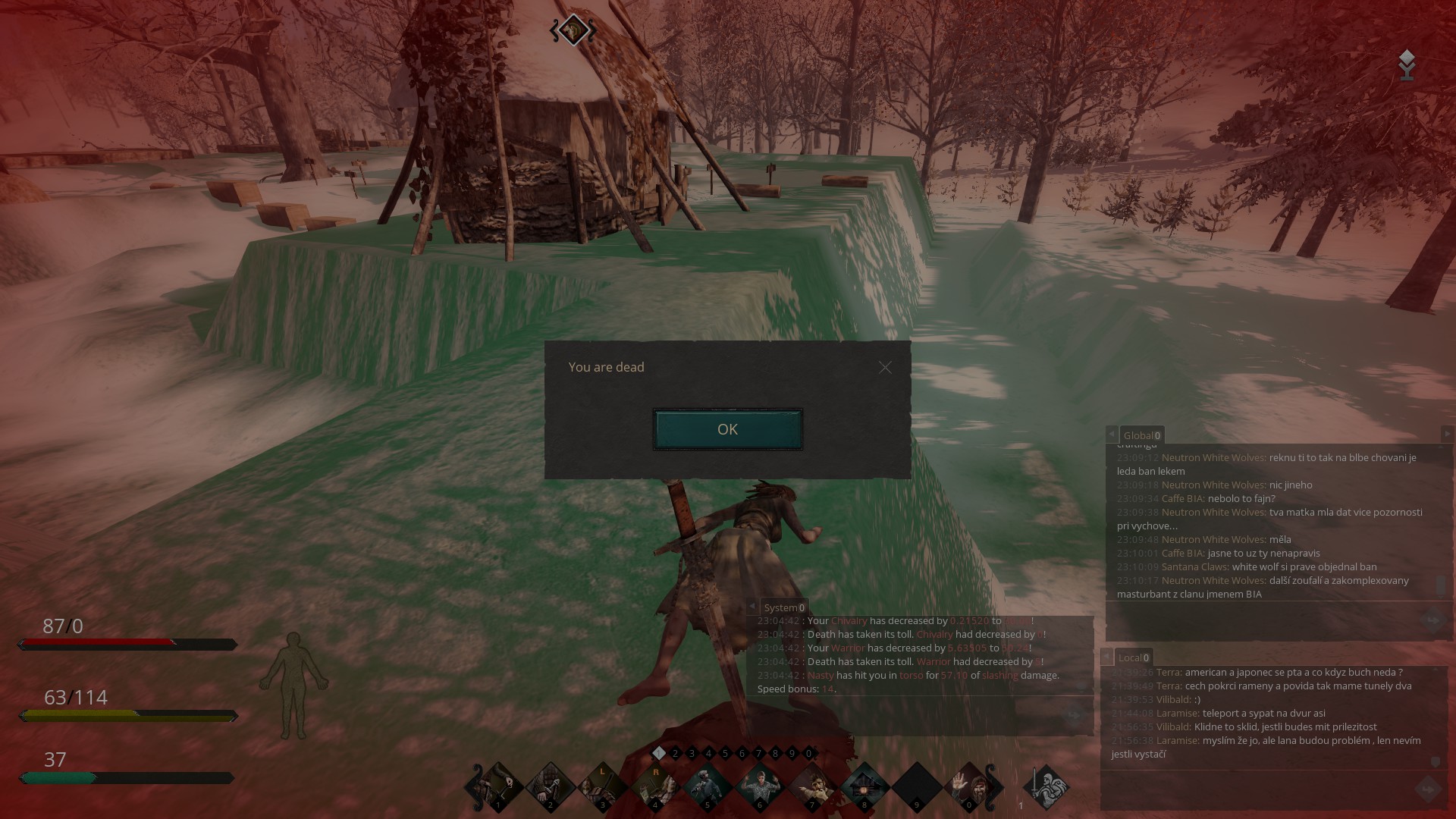Trigger the pointing shout emote in slot 7

pyautogui.click(x=811, y=787)
